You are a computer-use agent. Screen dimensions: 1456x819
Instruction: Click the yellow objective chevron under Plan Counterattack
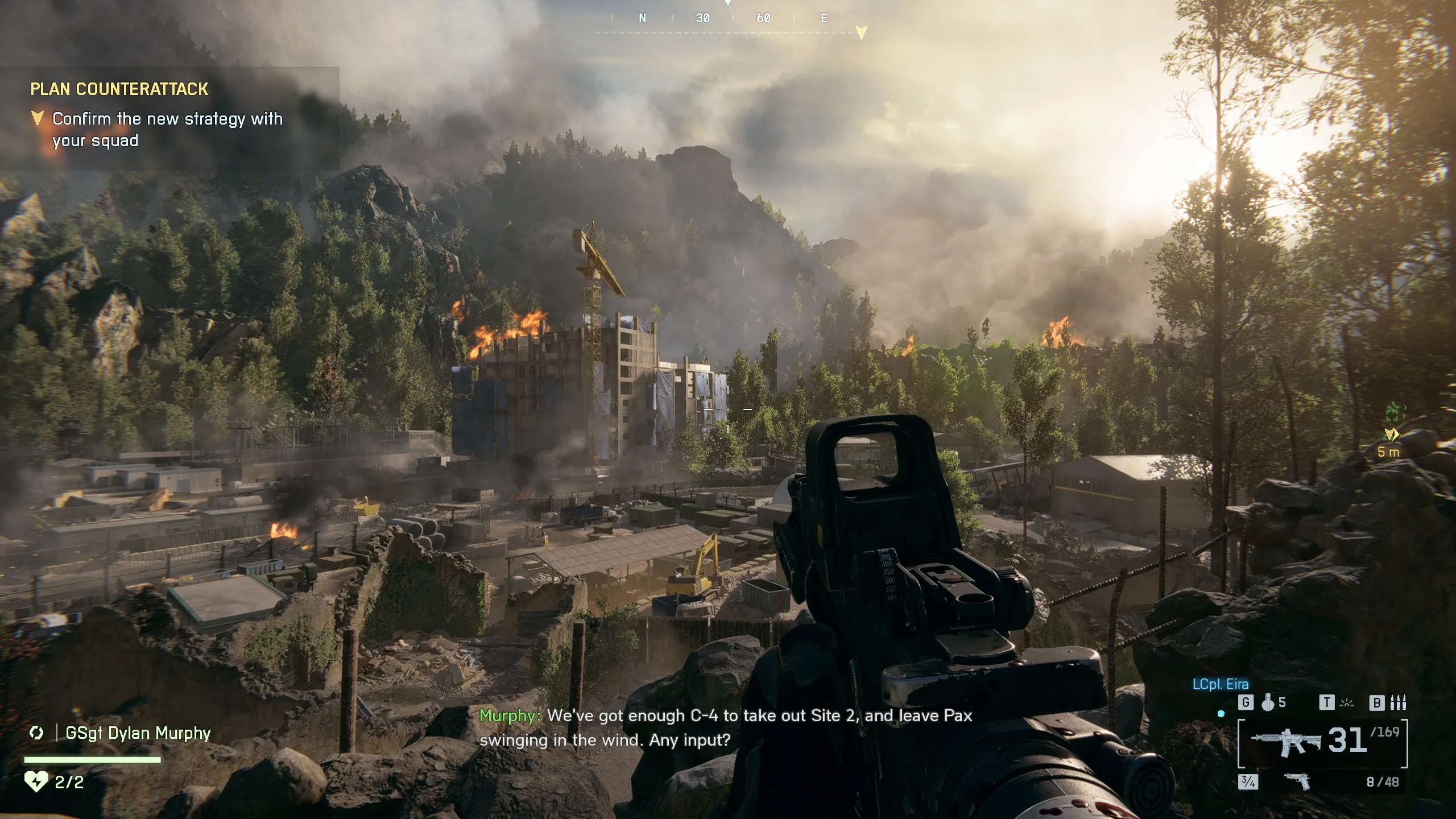(x=38, y=118)
